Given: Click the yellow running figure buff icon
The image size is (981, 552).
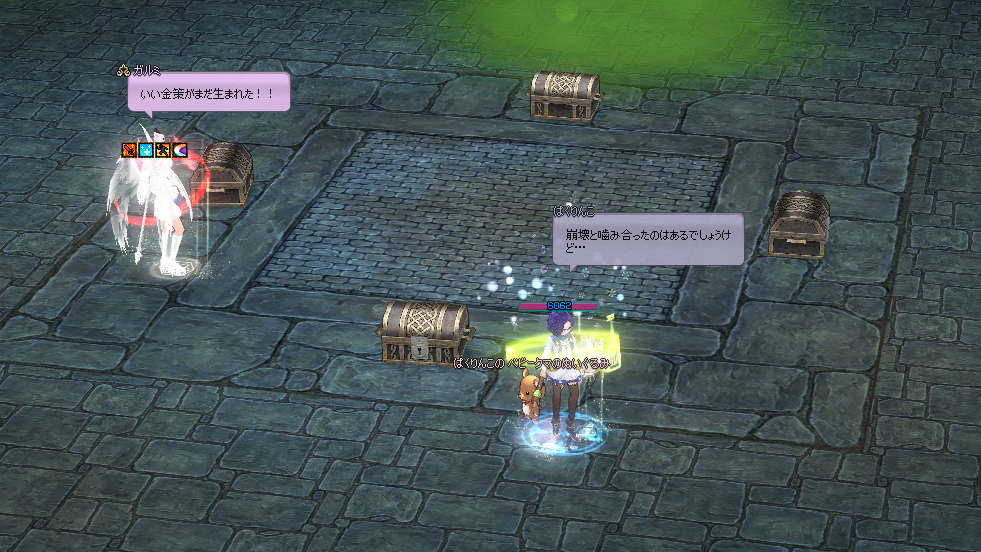Looking at the screenshot, I should [162, 150].
